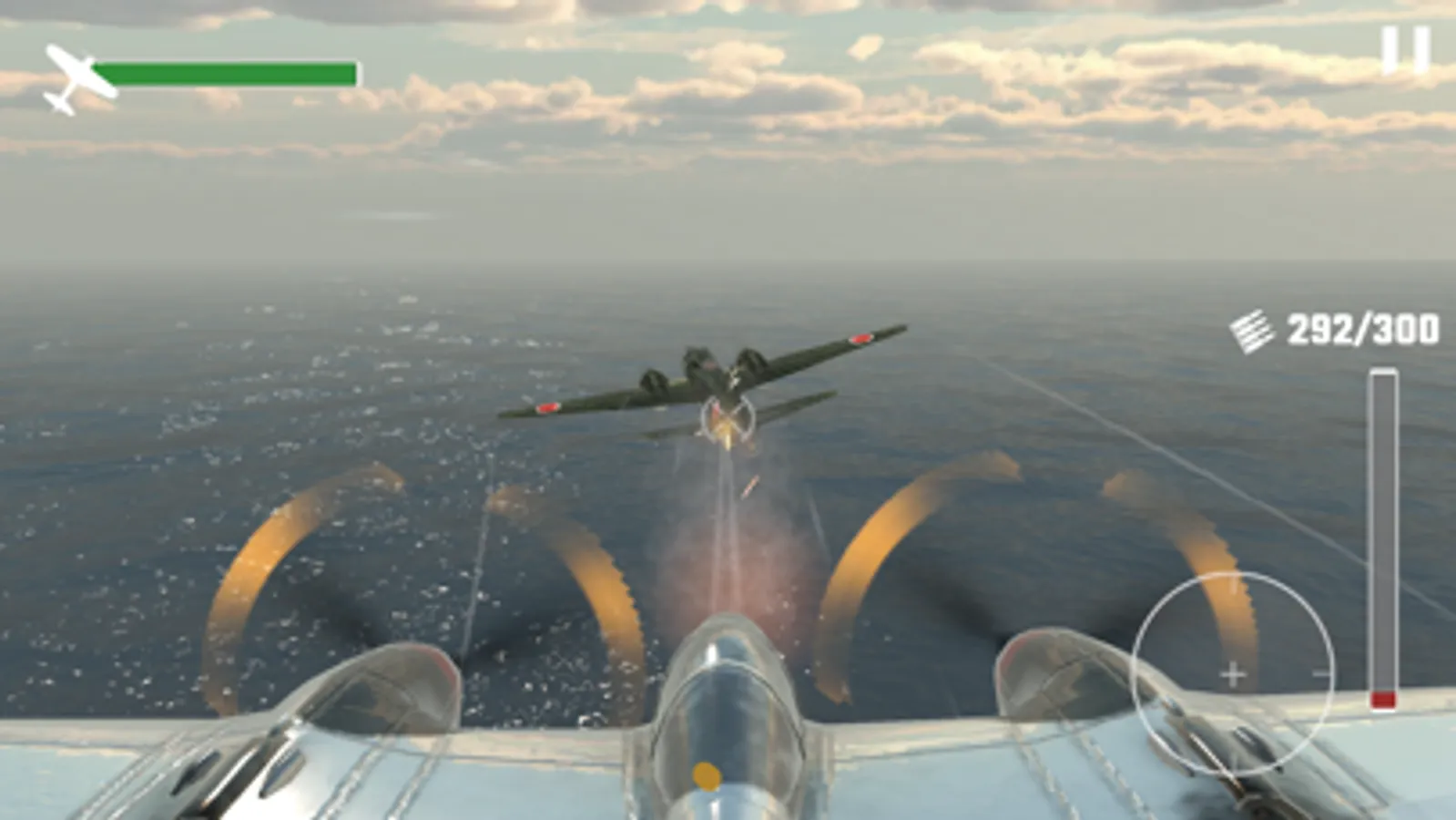1456x820 pixels.
Task: Click the yellow dot on the fuselage
Action: point(709,775)
